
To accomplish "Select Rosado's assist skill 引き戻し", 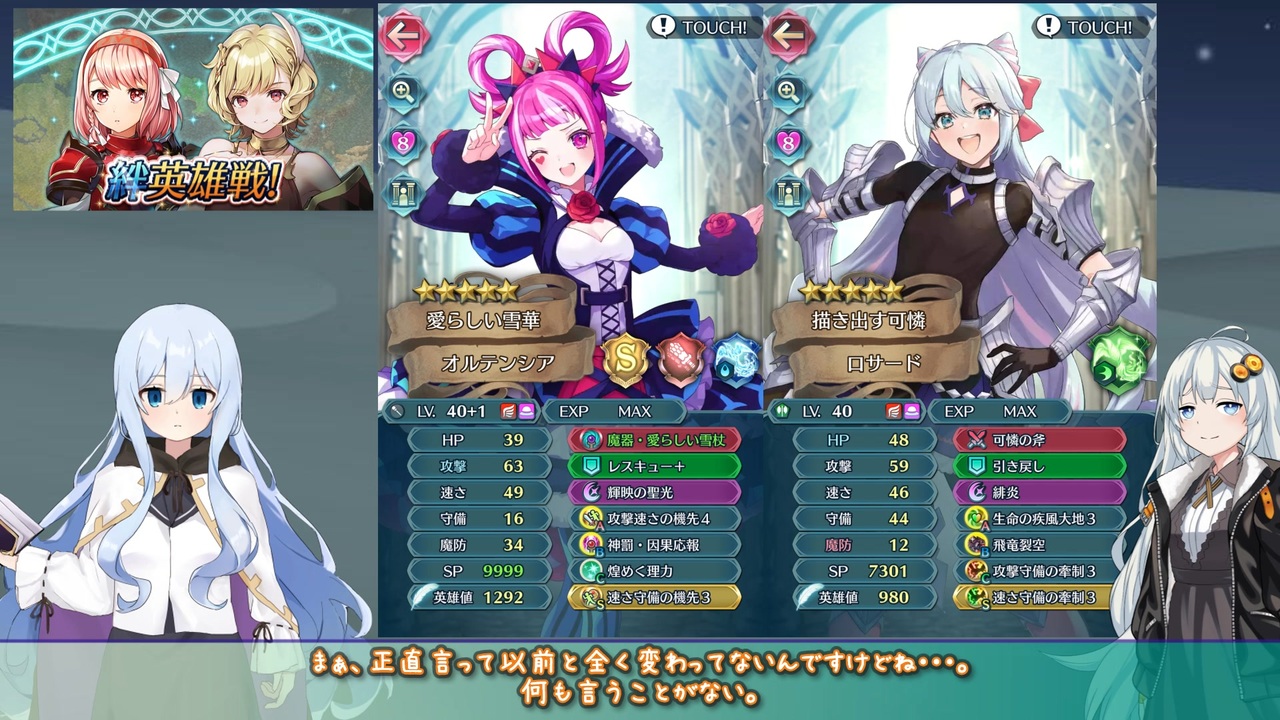I will click(x=1038, y=465).
